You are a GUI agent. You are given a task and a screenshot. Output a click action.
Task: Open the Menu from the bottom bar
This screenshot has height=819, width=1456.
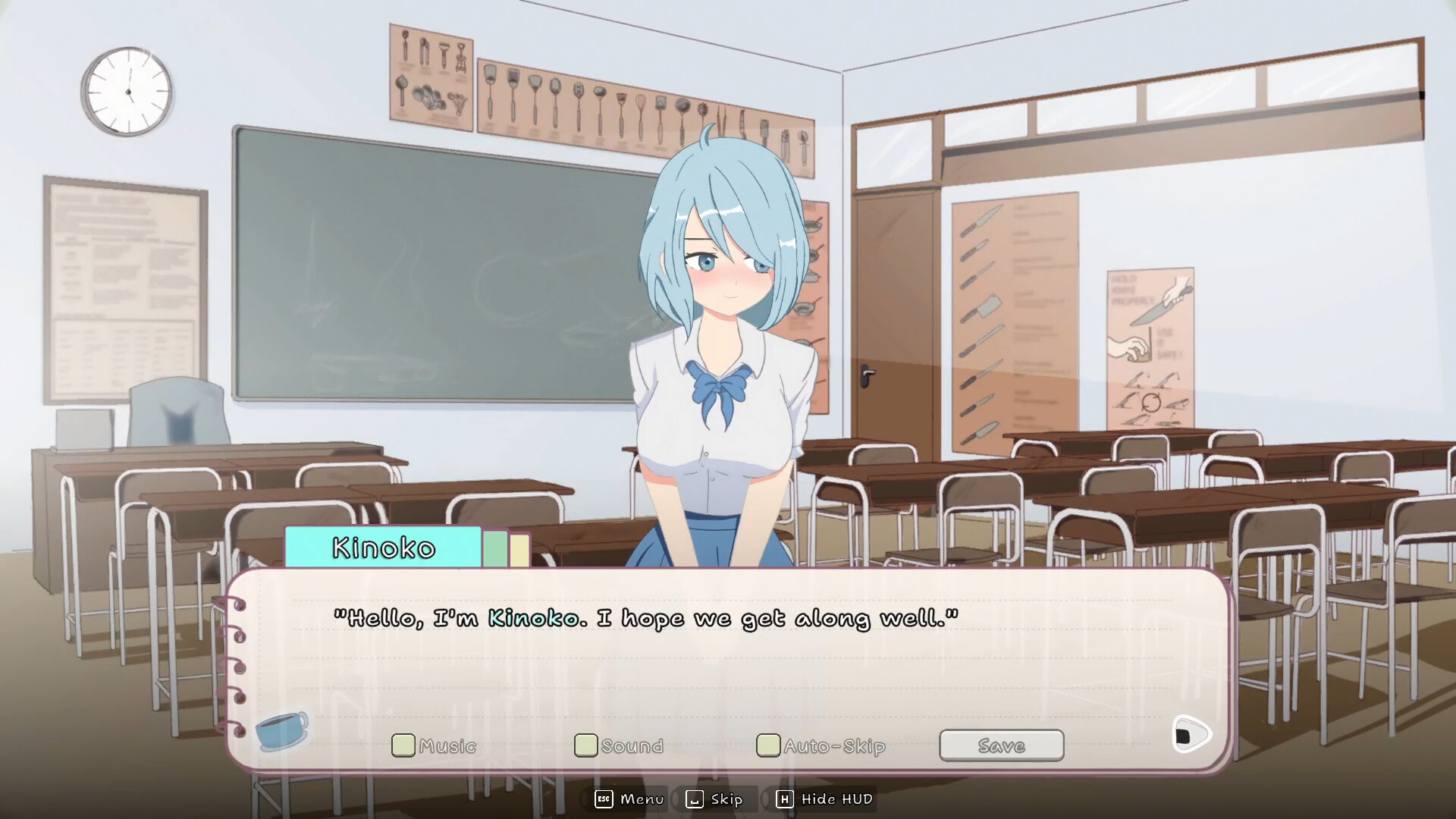point(641,799)
